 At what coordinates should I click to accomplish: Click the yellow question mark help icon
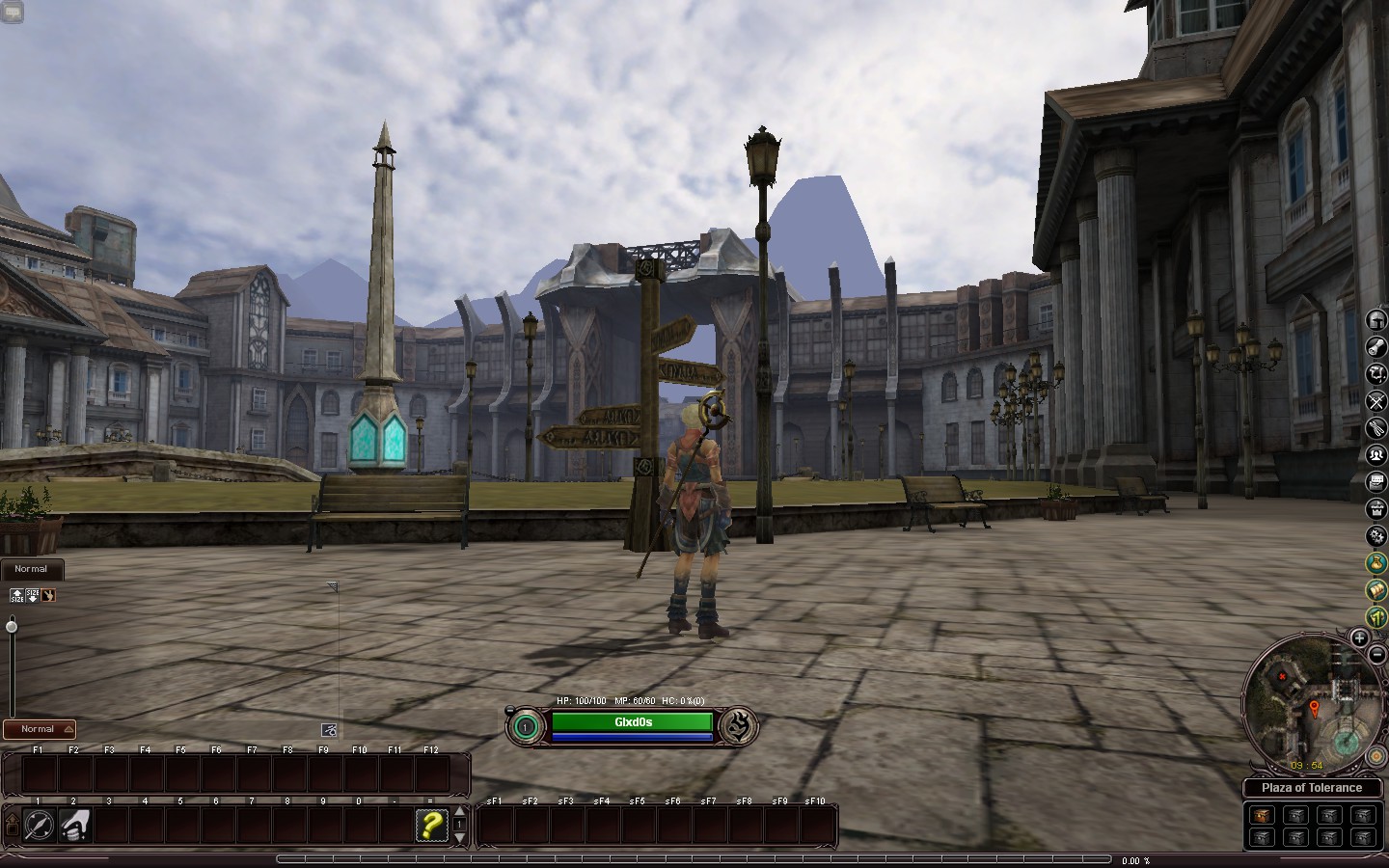coord(433,826)
